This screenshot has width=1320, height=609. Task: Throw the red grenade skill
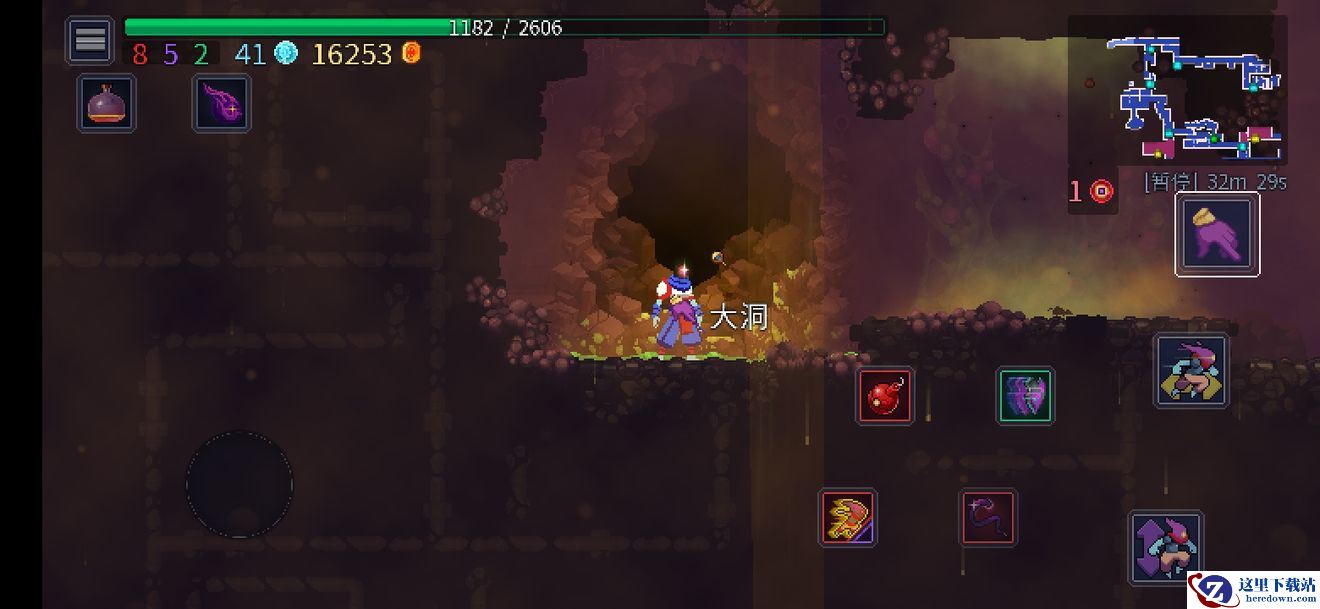[885, 396]
